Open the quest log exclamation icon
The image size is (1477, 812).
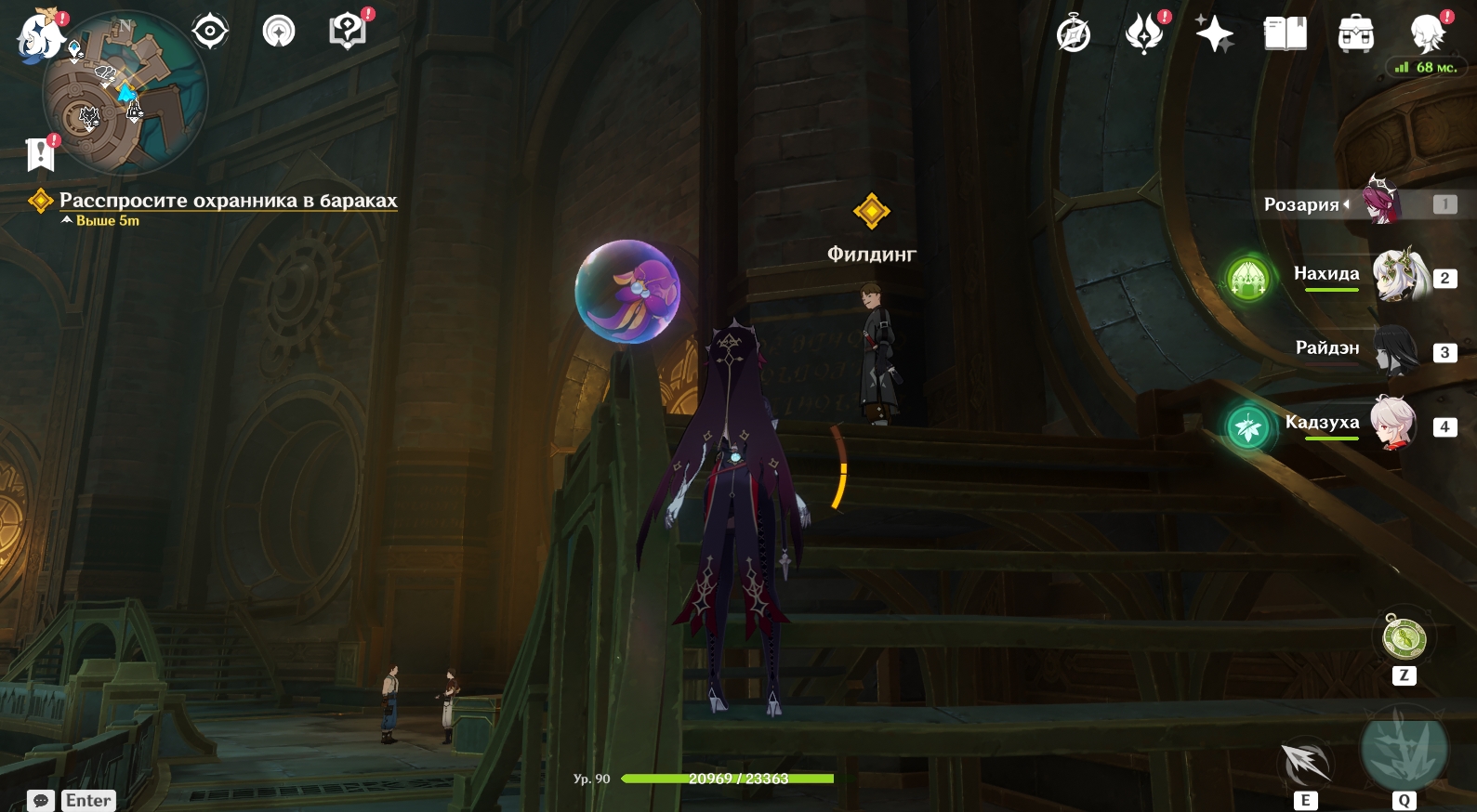(x=41, y=154)
